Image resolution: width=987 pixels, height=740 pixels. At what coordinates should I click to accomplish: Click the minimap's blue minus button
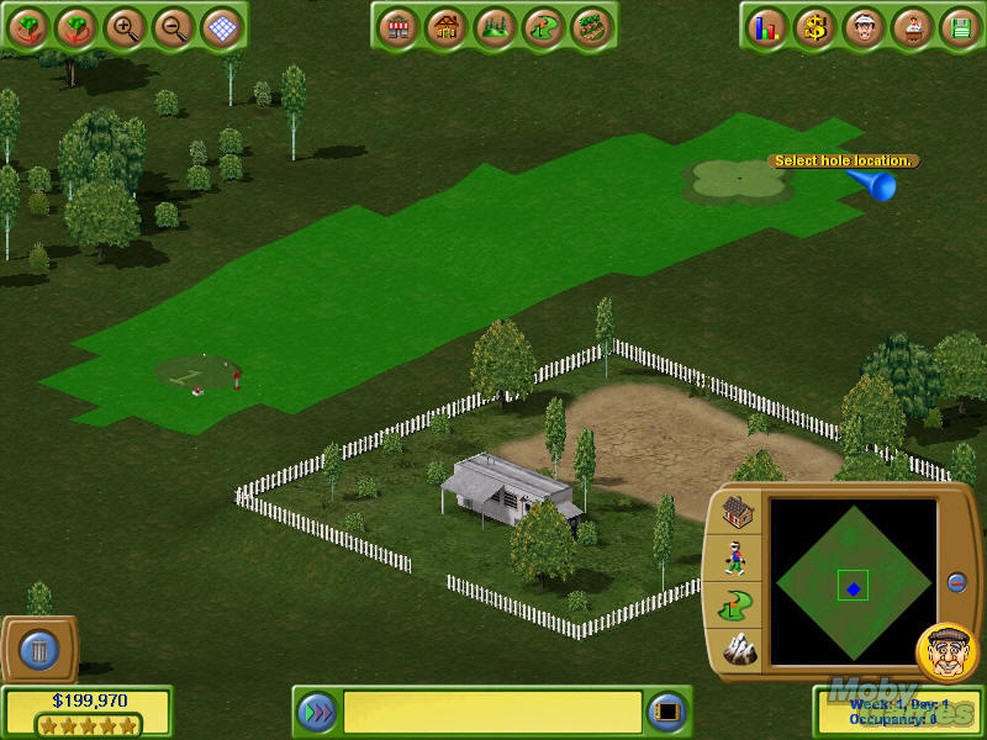[x=957, y=582]
